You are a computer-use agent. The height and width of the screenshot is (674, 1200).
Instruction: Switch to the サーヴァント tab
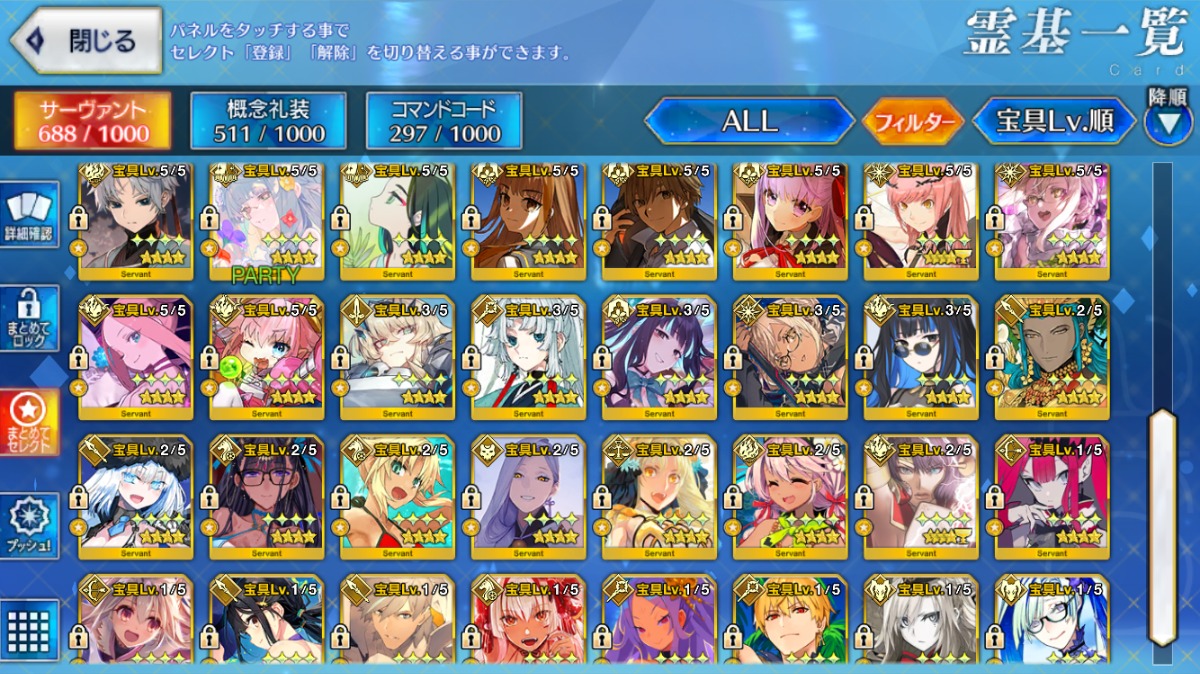93,121
